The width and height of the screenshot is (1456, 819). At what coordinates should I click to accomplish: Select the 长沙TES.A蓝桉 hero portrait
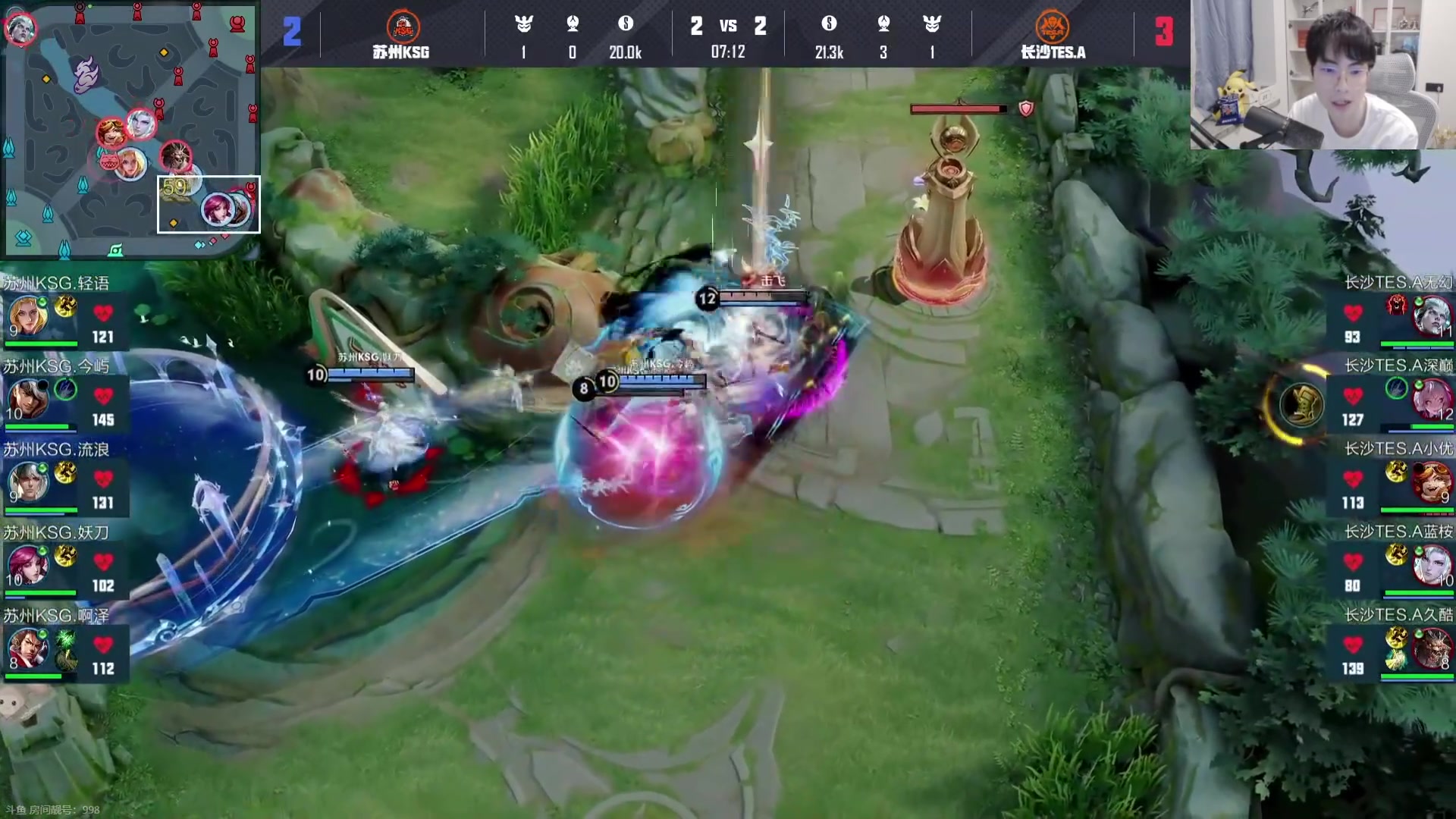[x=1431, y=565]
